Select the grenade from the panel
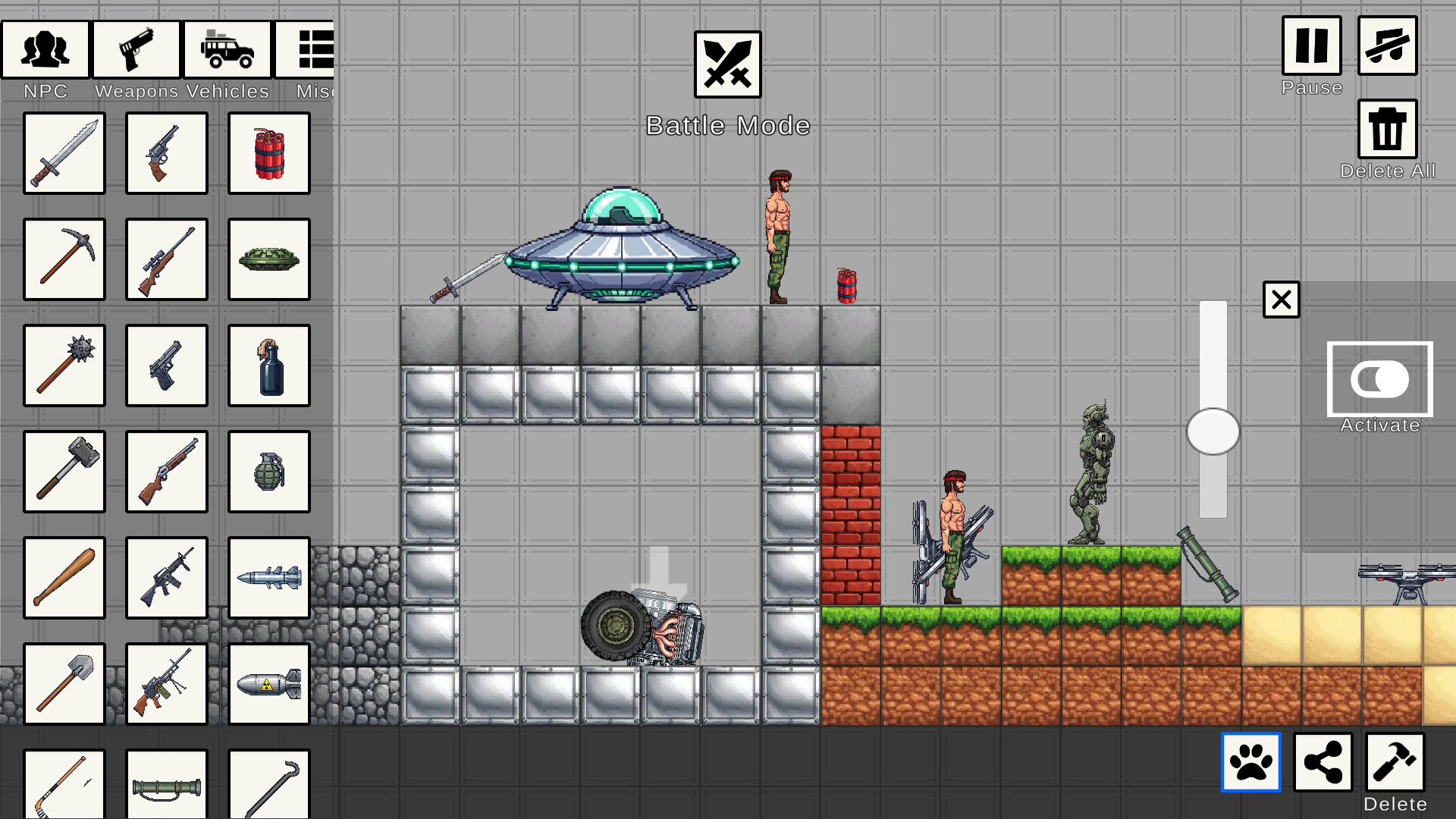Image resolution: width=1456 pixels, height=819 pixels. [x=268, y=472]
